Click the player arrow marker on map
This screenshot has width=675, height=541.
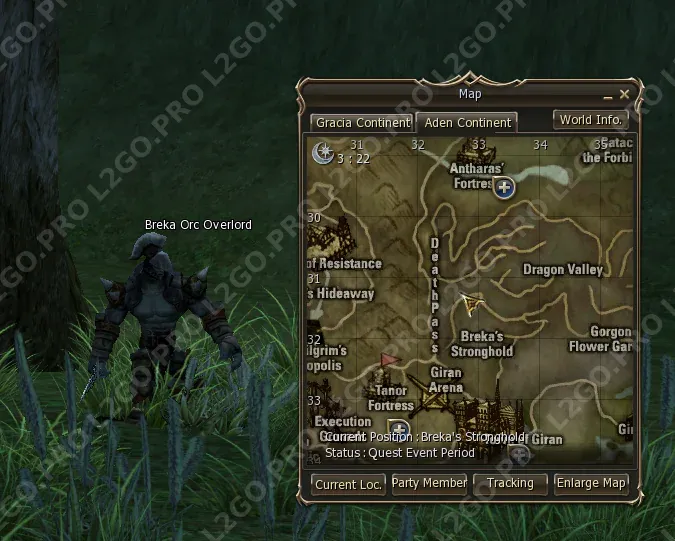point(471,302)
